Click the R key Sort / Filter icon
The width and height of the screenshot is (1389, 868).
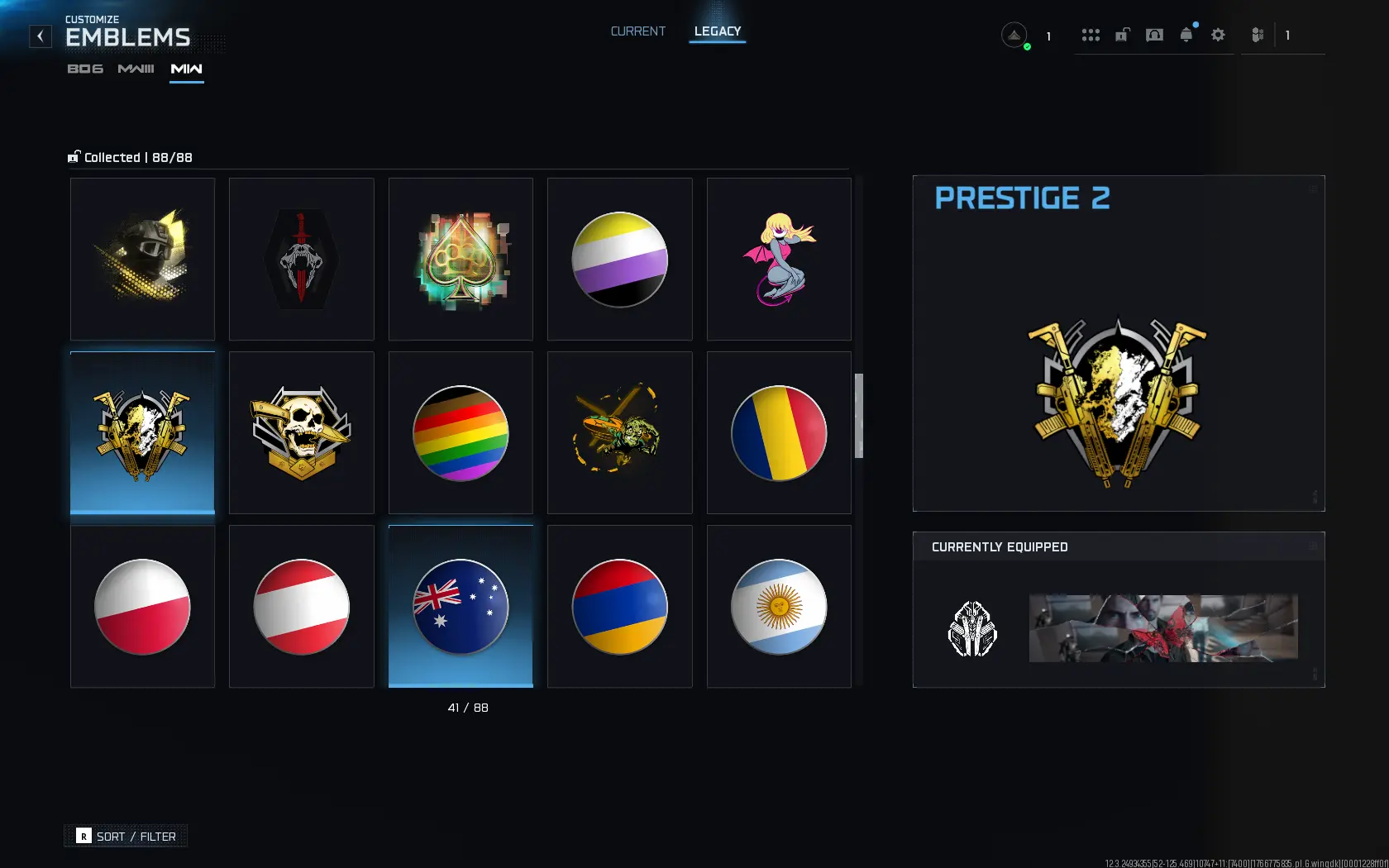click(x=82, y=837)
